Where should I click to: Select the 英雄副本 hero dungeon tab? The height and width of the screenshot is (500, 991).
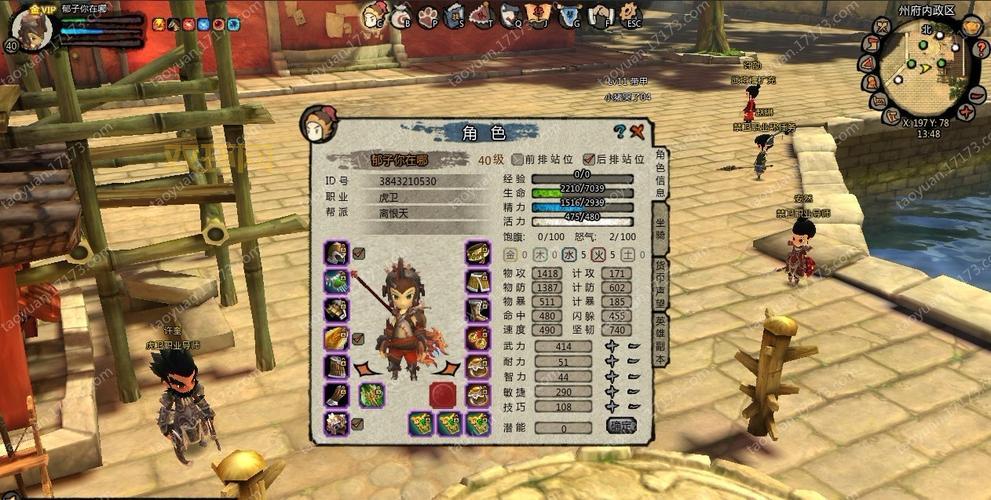click(x=660, y=340)
